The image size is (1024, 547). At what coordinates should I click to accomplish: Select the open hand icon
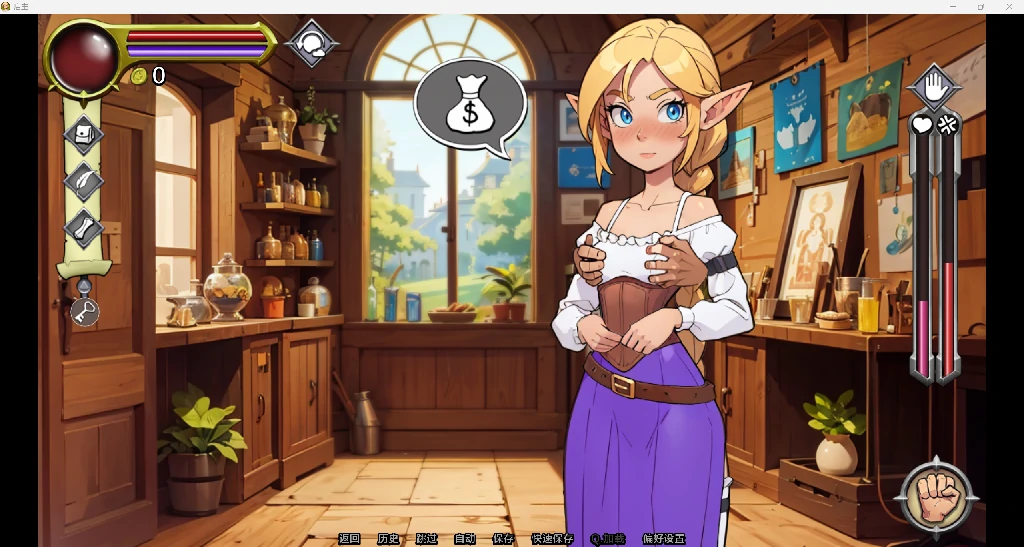[934, 89]
